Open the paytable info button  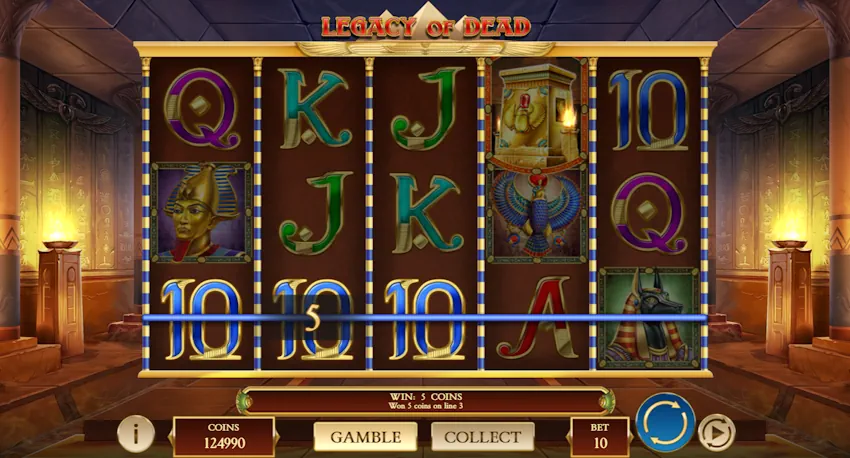[135, 433]
